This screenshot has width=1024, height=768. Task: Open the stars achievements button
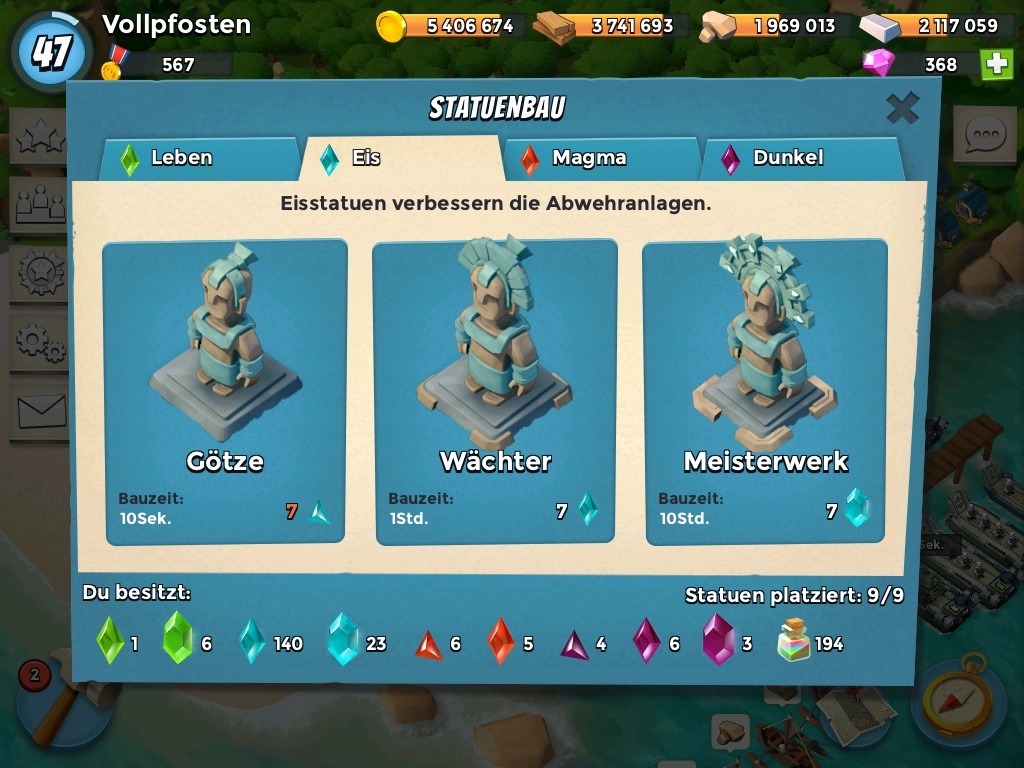point(38,138)
